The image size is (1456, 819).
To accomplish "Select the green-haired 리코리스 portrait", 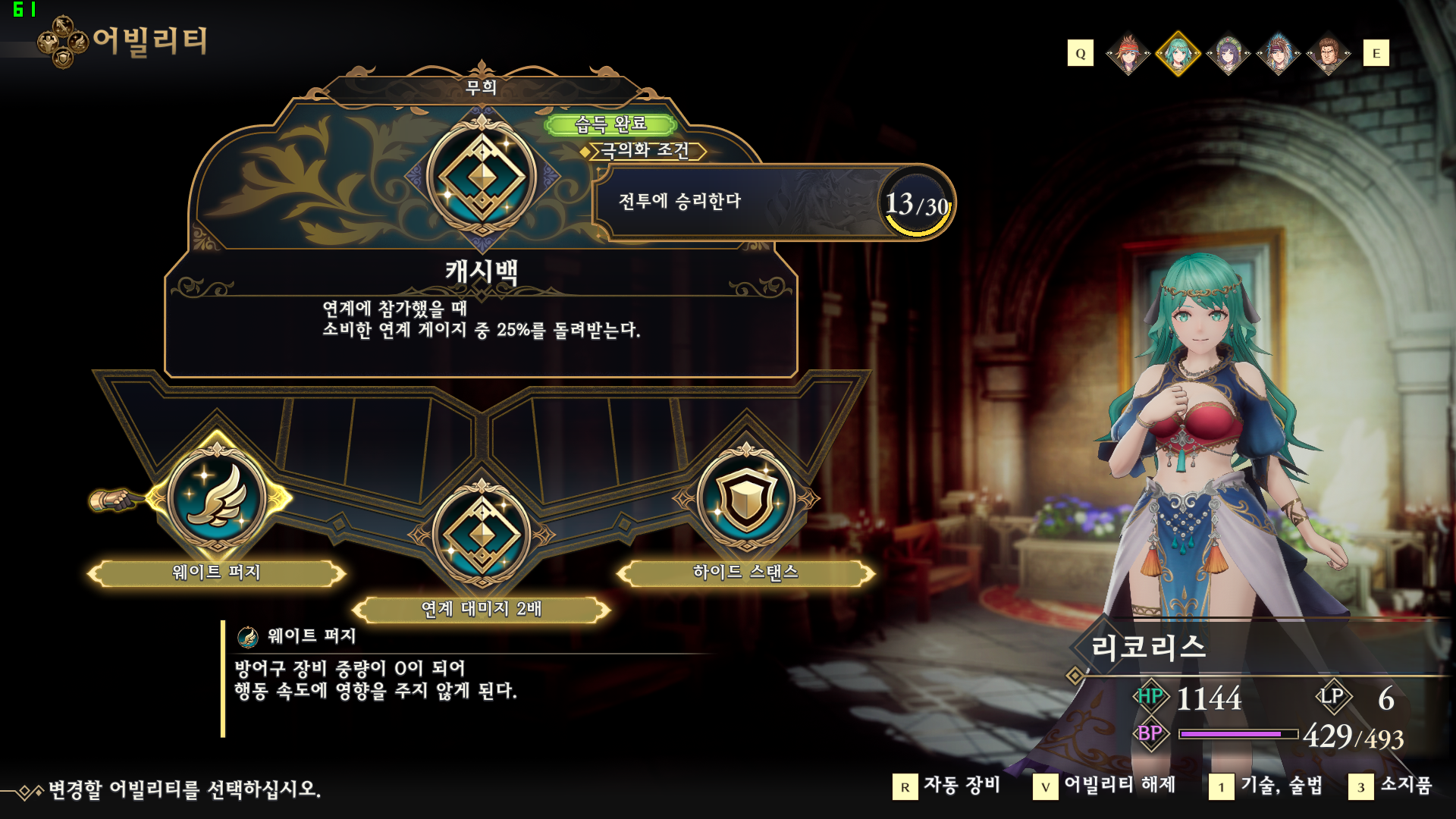I will pyautogui.click(x=1178, y=54).
